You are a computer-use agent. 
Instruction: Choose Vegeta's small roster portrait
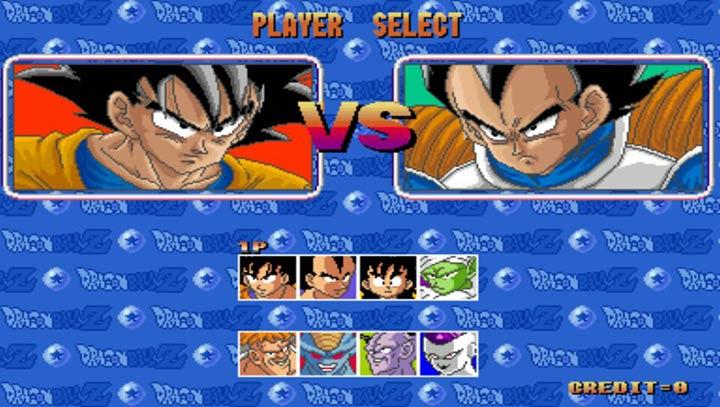(x=328, y=277)
